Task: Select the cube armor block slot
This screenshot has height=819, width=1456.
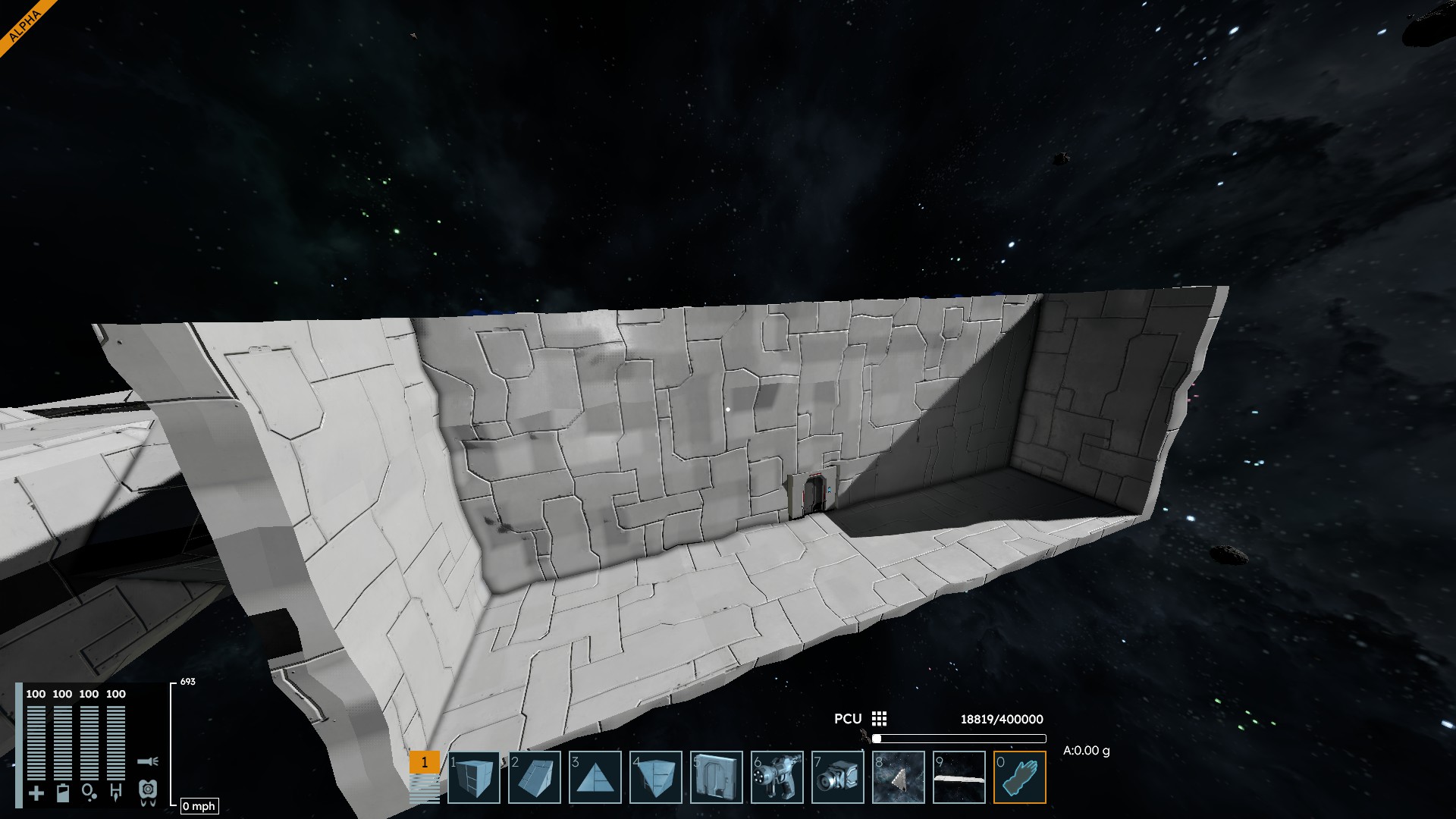Action: pyautogui.click(x=474, y=777)
